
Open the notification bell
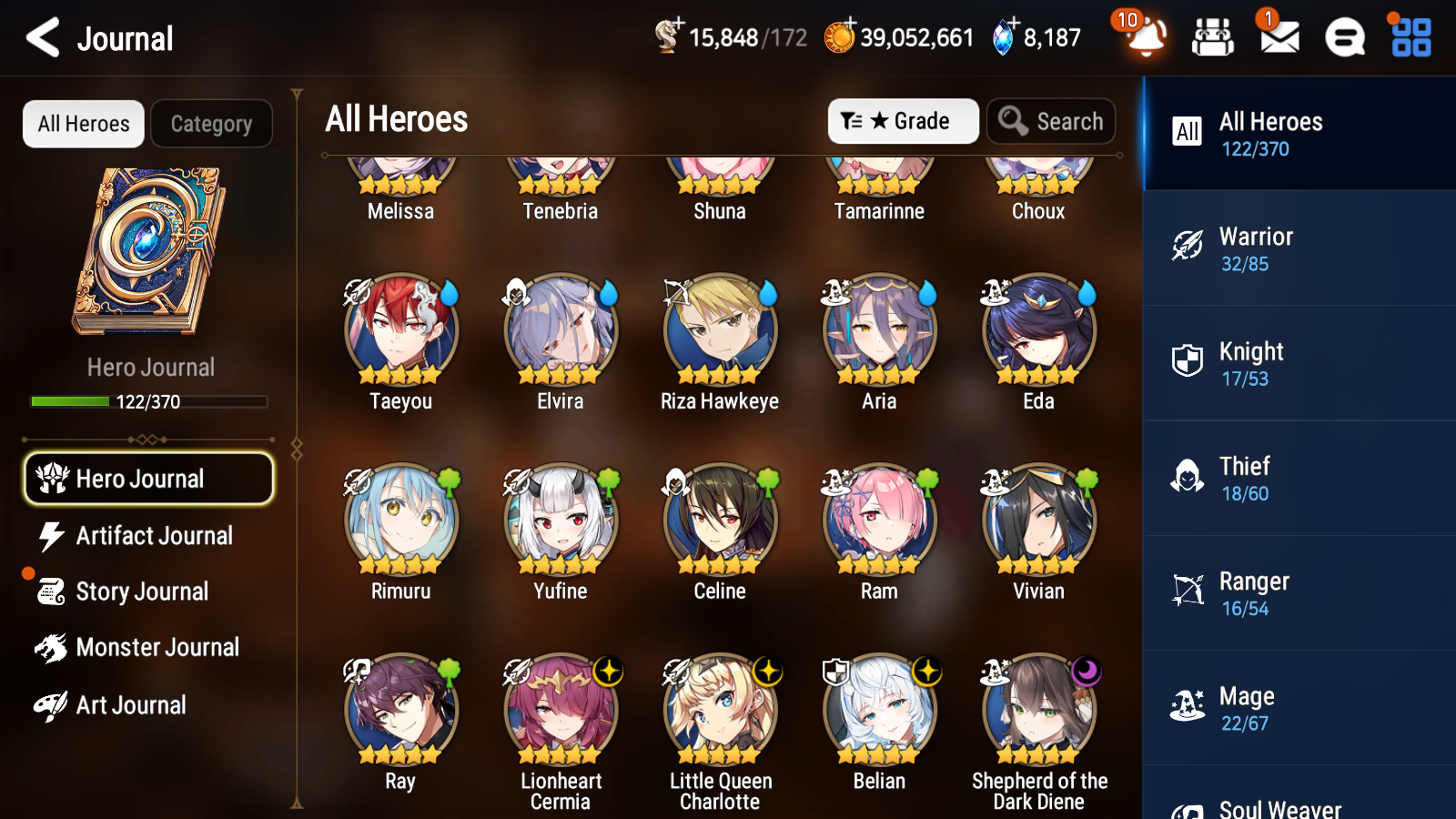pyautogui.click(x=1145, y=38)
